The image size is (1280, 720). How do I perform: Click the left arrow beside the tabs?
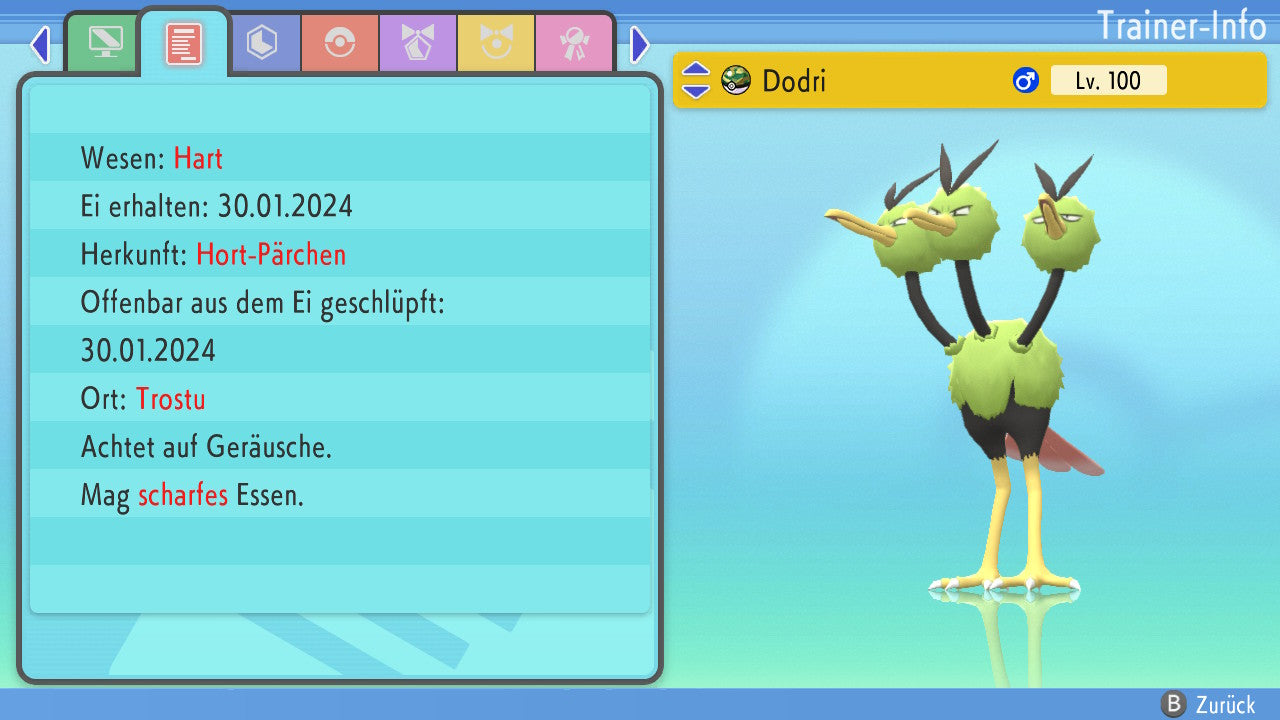pyautogui.click(x=40, y=44)
